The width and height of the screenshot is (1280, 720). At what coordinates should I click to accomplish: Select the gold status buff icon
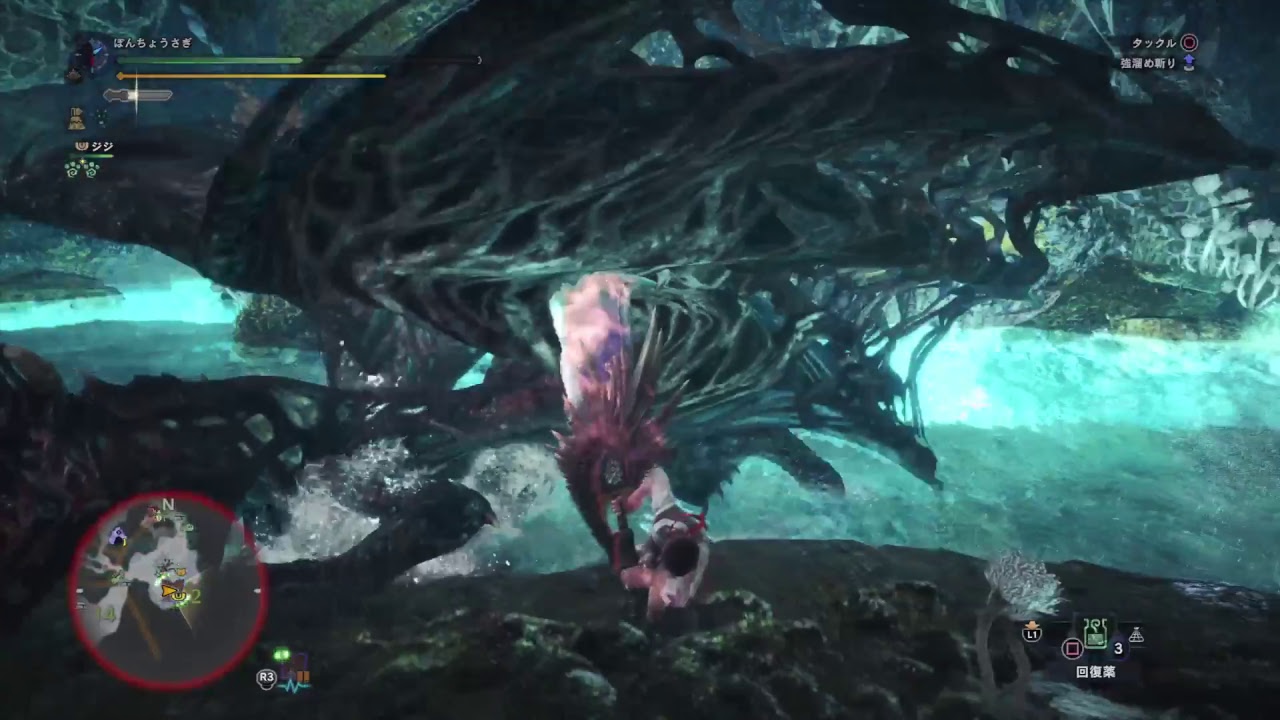coord(76,120)
